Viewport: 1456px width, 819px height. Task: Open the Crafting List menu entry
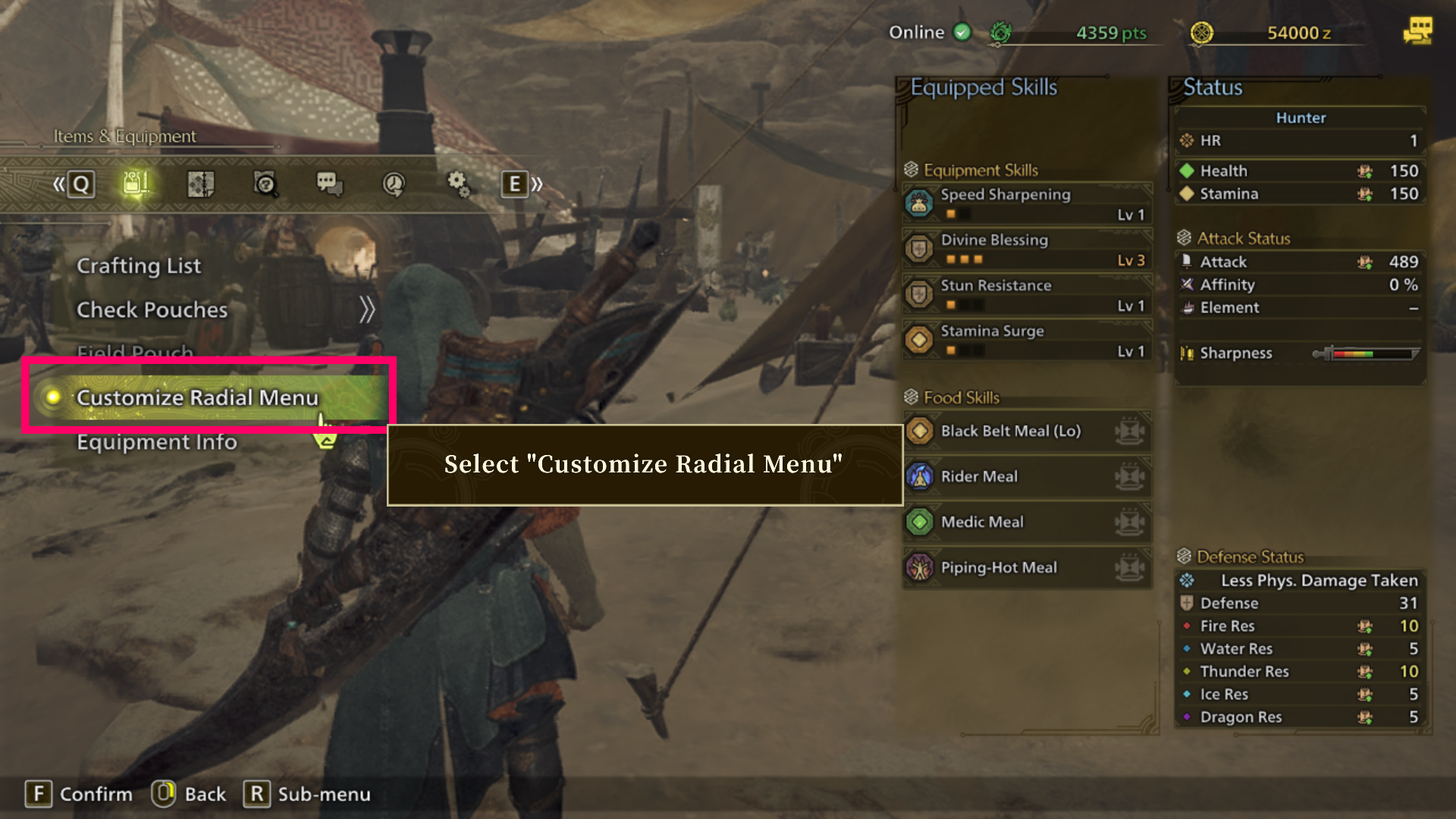coord(139,265)
